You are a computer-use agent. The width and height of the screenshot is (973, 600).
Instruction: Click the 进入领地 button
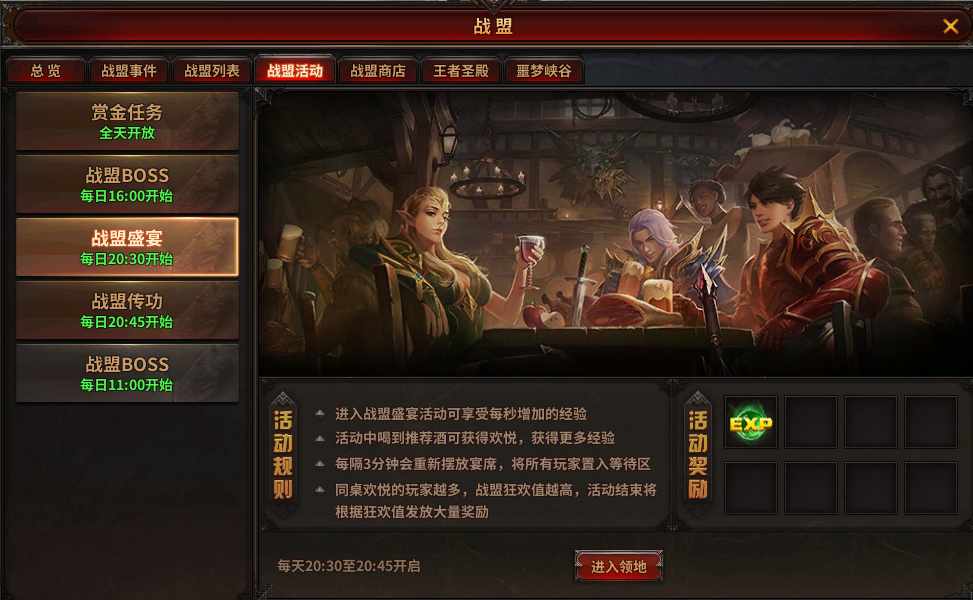[x=618, y=567]
